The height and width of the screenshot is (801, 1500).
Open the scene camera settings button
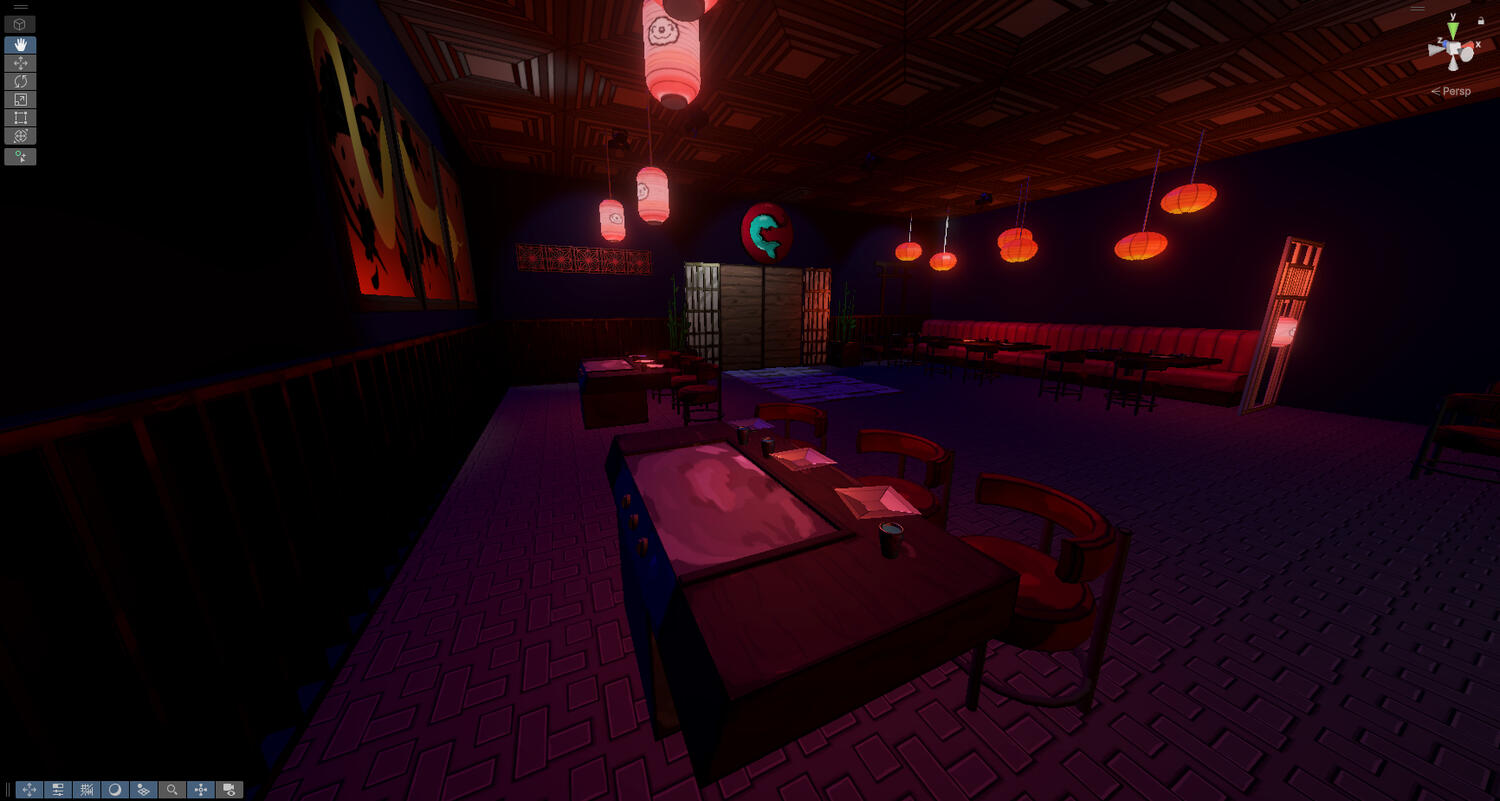coord(229,789)
